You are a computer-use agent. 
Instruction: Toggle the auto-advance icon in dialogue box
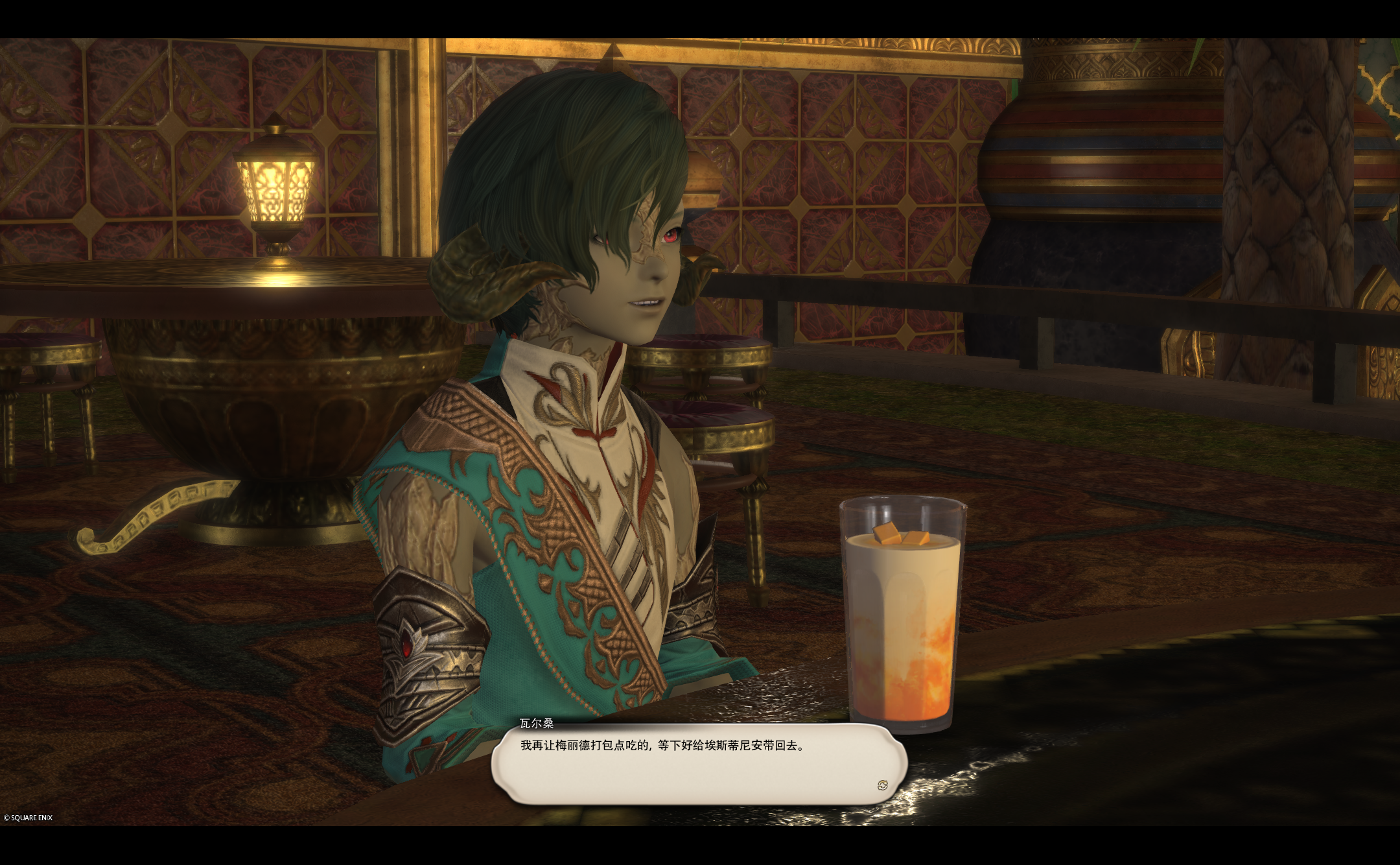click(x=882, y=785)
